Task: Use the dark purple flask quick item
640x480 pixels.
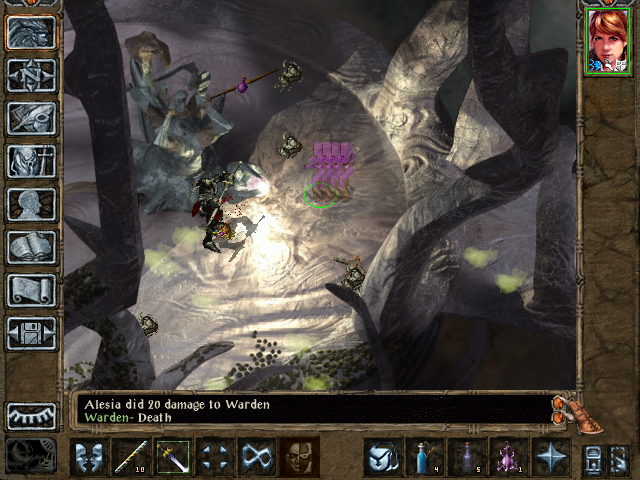Action: point(467,457)
